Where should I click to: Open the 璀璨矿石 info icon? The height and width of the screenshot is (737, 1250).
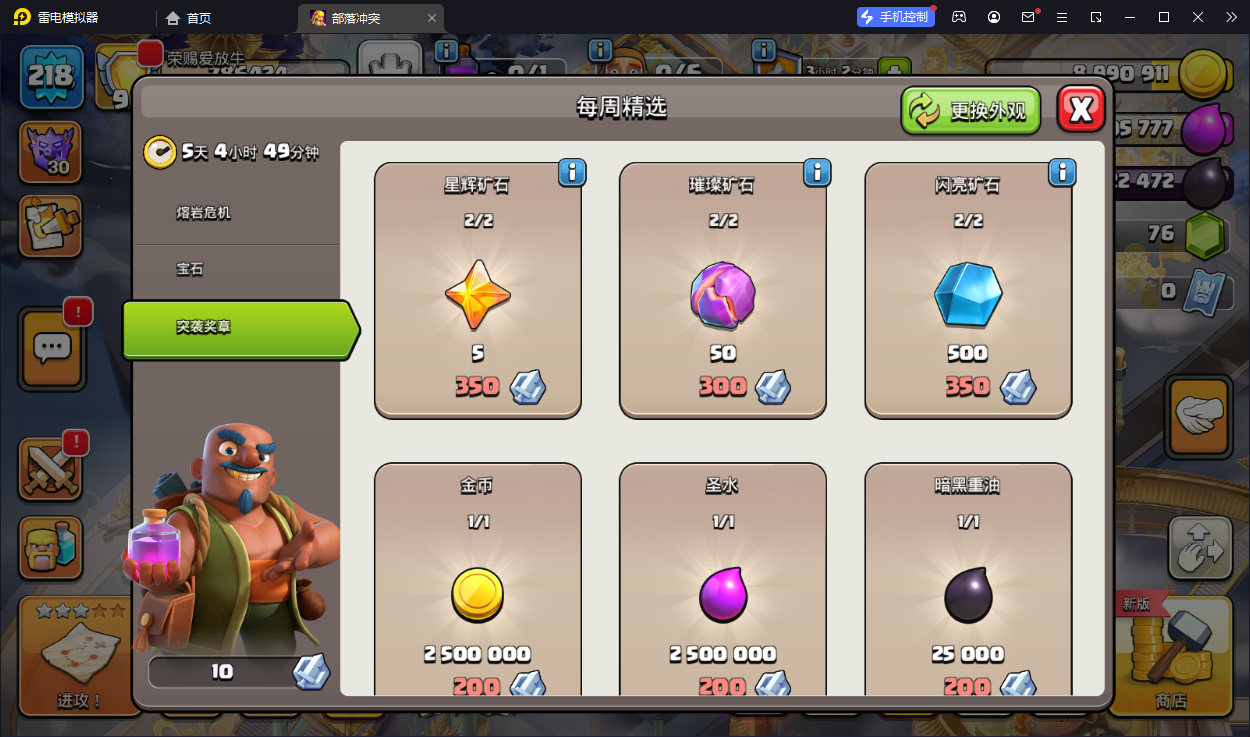pos(817,173)
